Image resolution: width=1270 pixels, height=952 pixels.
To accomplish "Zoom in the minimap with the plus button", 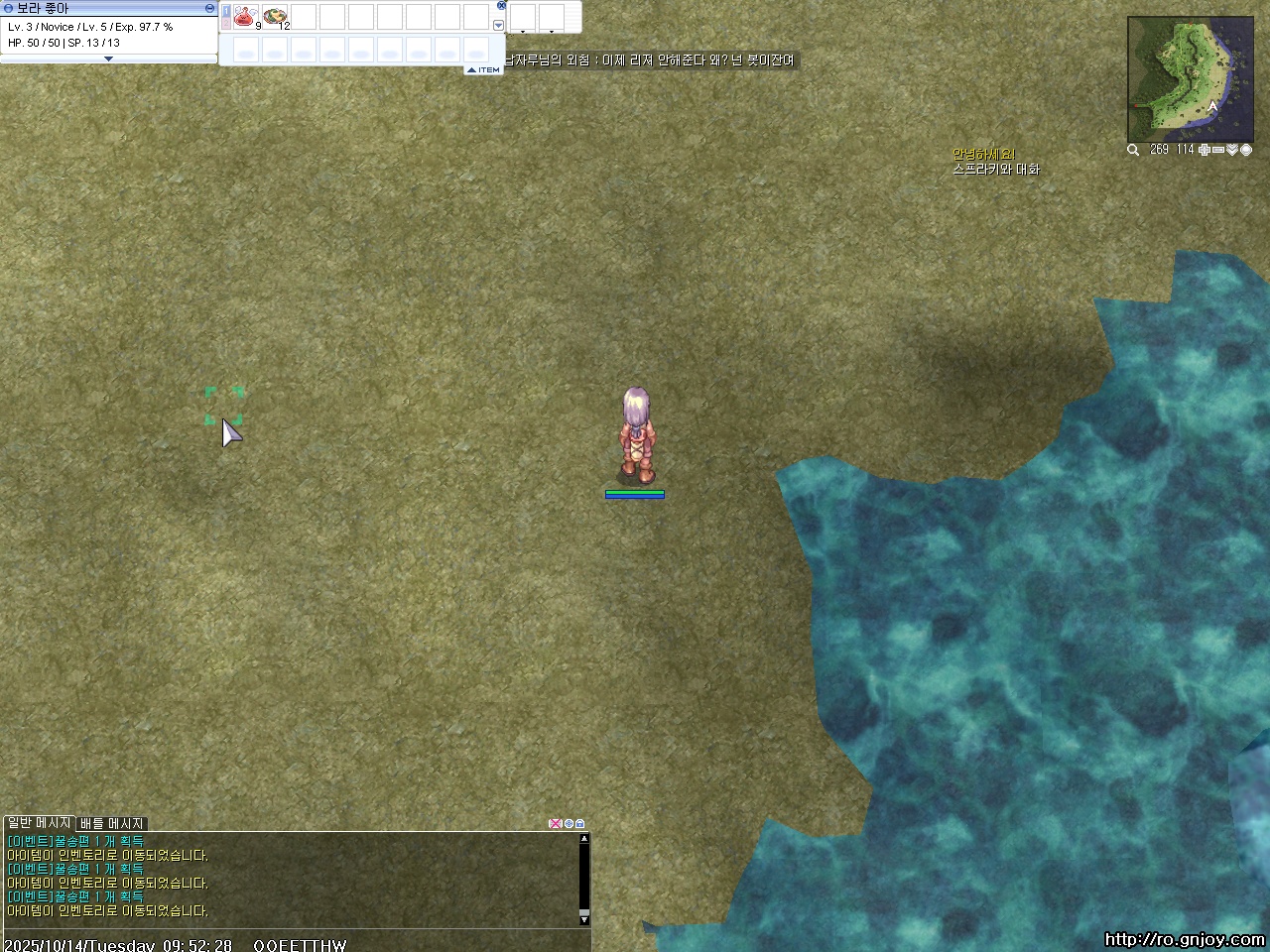I will coord(1205,150).
